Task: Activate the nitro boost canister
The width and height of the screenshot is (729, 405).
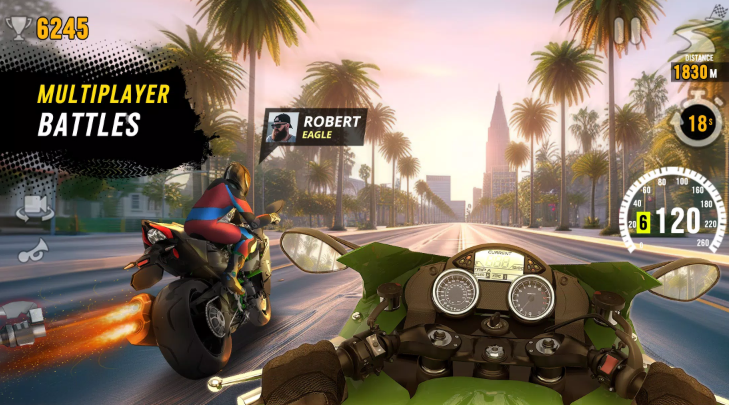Action: [x=22, y=325]
